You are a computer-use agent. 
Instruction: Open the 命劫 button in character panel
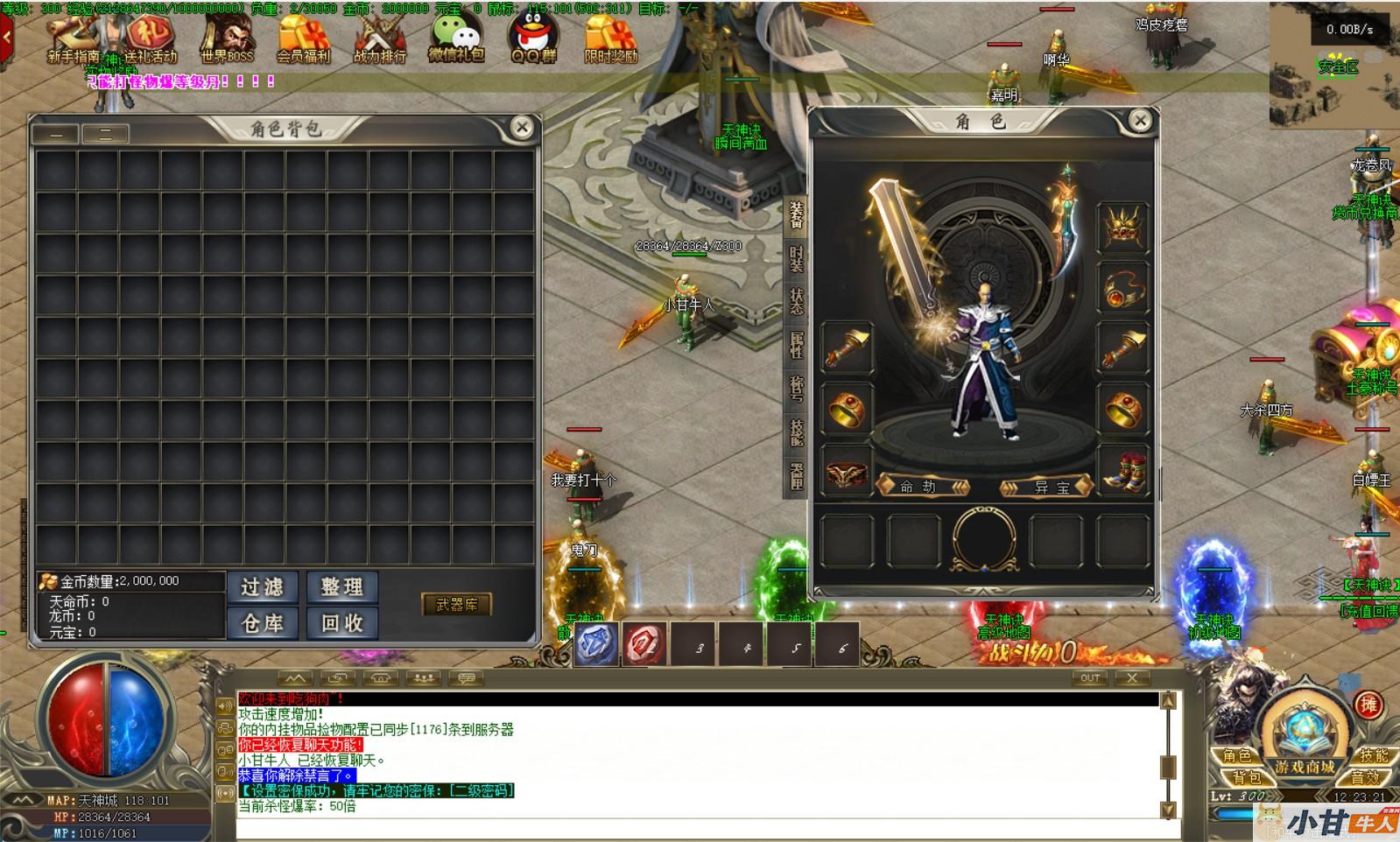coord(923,487)
